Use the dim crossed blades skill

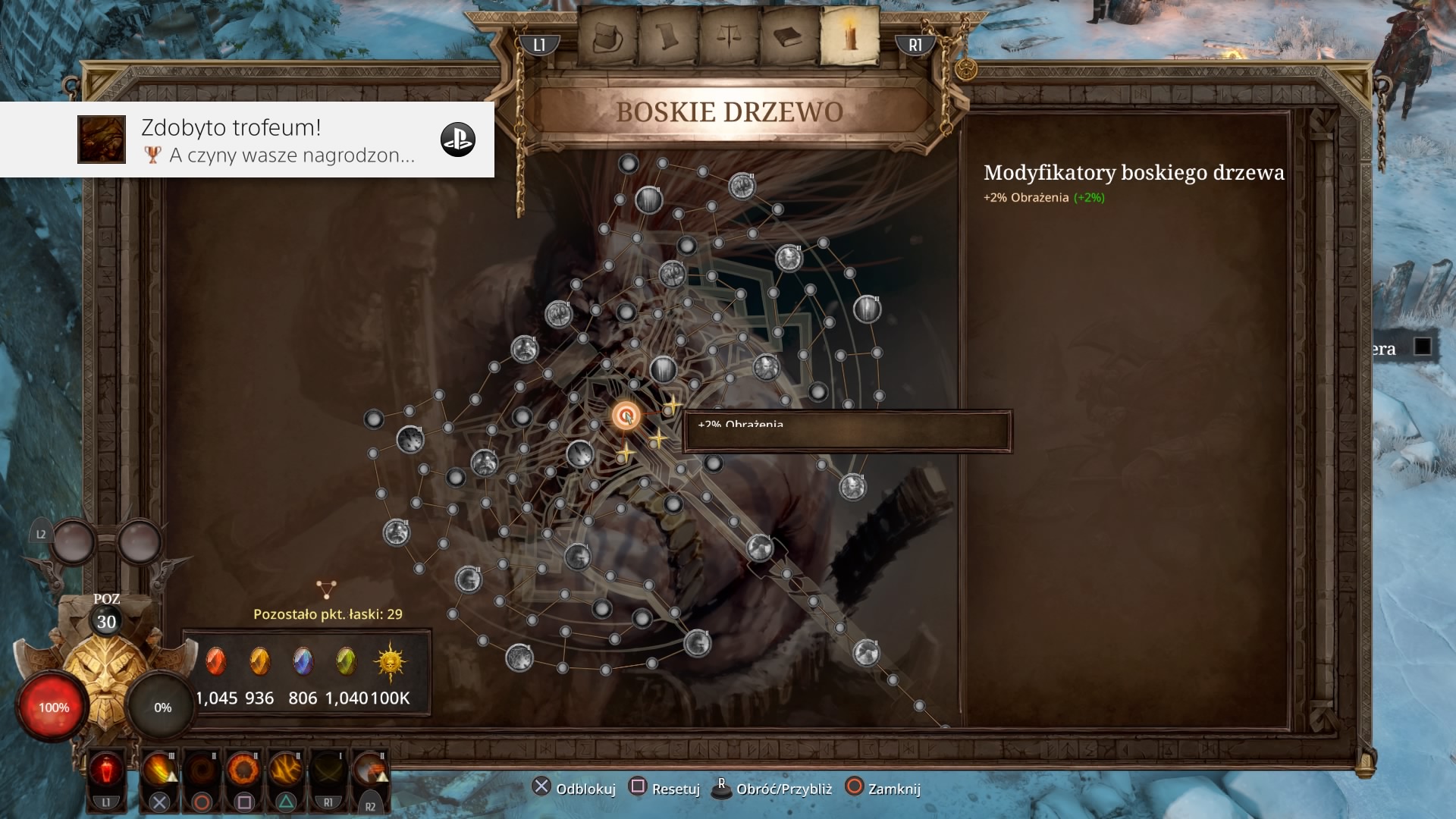[x=328, y=771]
